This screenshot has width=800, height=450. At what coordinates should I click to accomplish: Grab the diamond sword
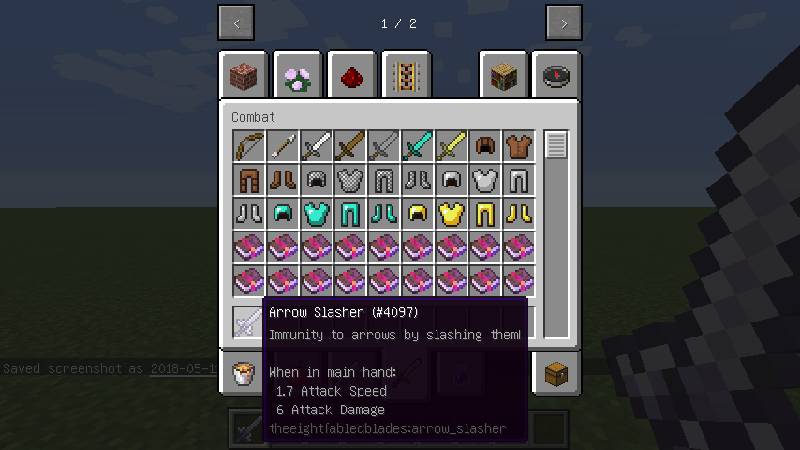coord(418,146)
